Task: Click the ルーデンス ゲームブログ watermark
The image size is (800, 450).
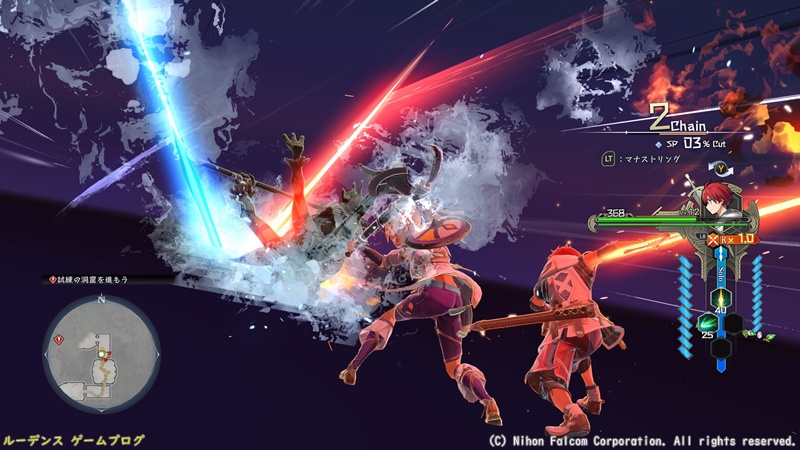Action: [x=74, y=439]
